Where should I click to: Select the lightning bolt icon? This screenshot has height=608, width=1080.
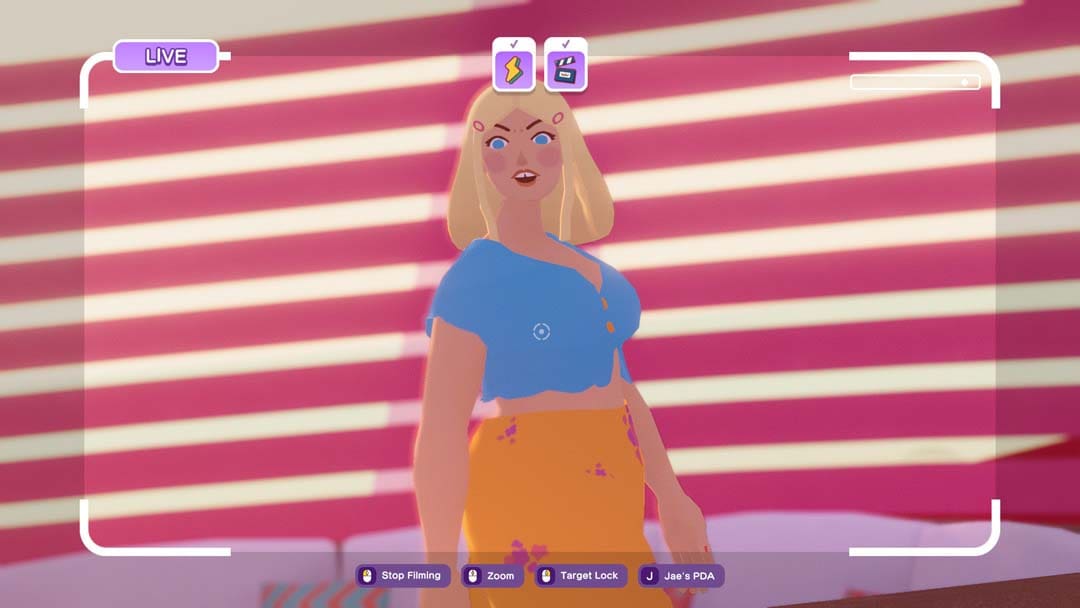click(514, 70)
